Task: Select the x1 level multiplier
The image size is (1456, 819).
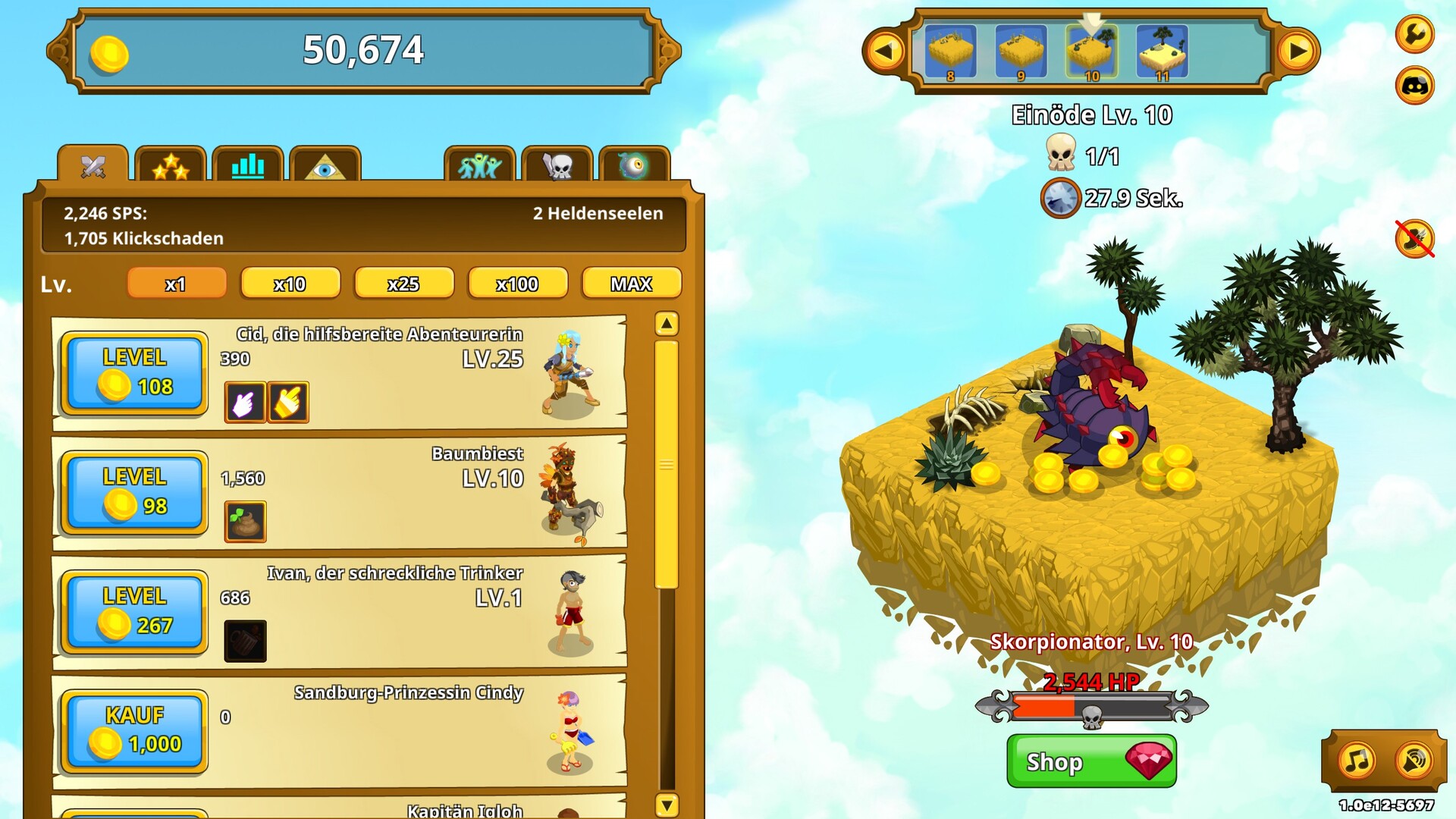Action: click(176, 284)
